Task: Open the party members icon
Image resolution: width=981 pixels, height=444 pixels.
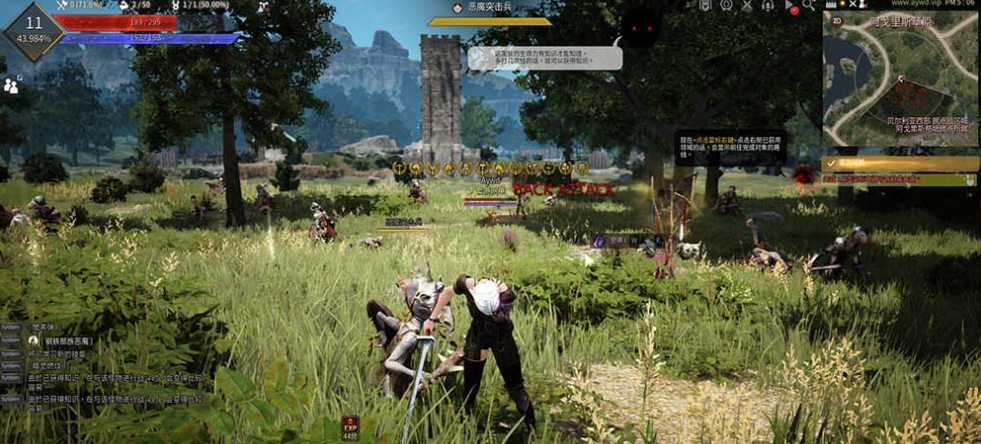Action: point(12,86)
